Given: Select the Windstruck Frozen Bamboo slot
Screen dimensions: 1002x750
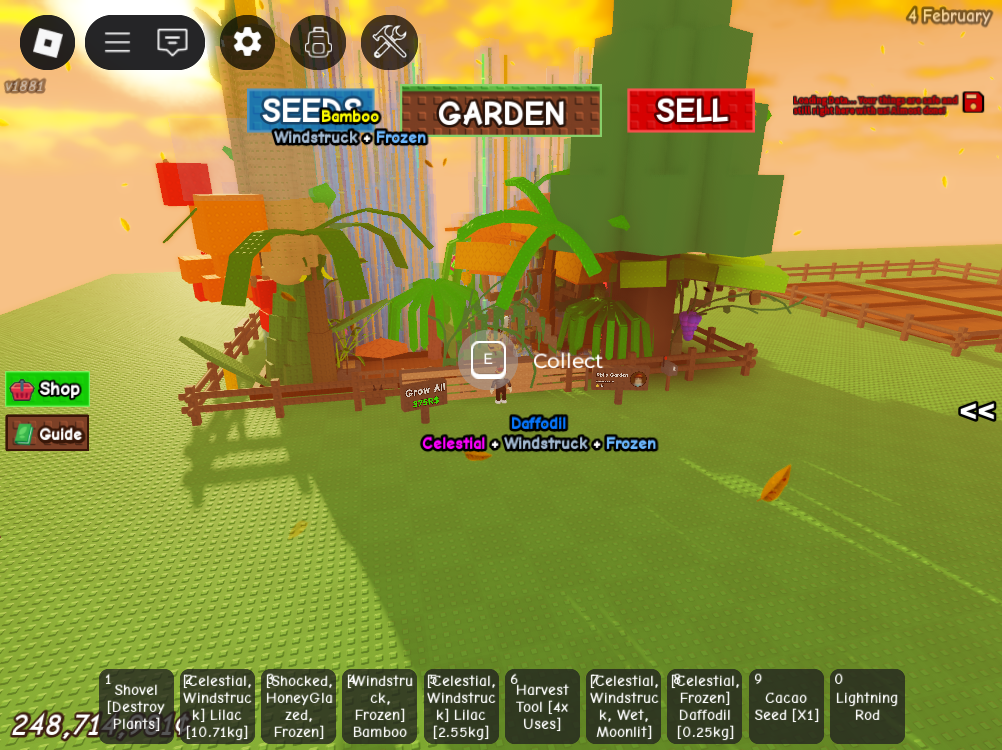Looking at the screenshot, I should click(380, 706).
